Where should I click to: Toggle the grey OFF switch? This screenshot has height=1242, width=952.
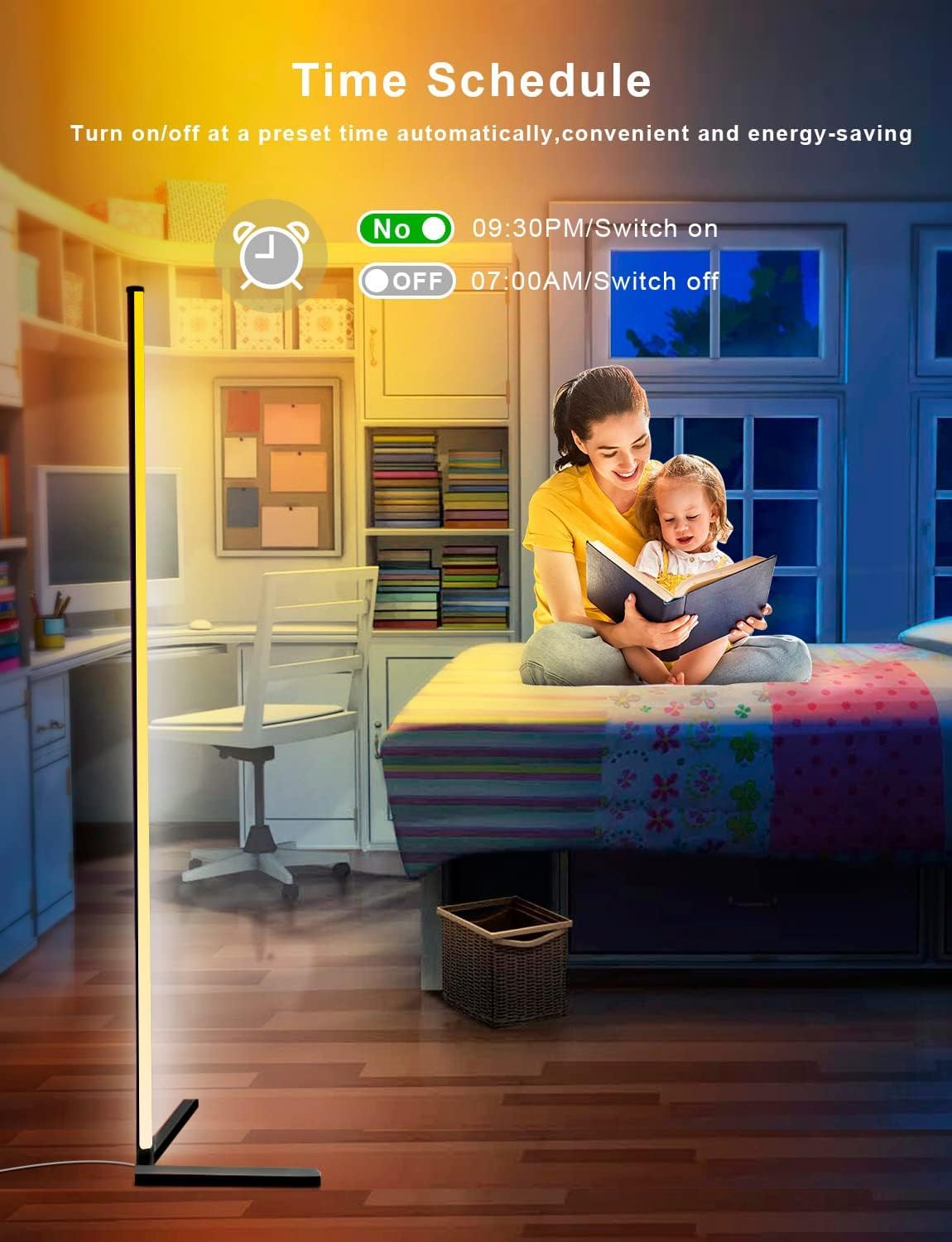coord(406,282)
